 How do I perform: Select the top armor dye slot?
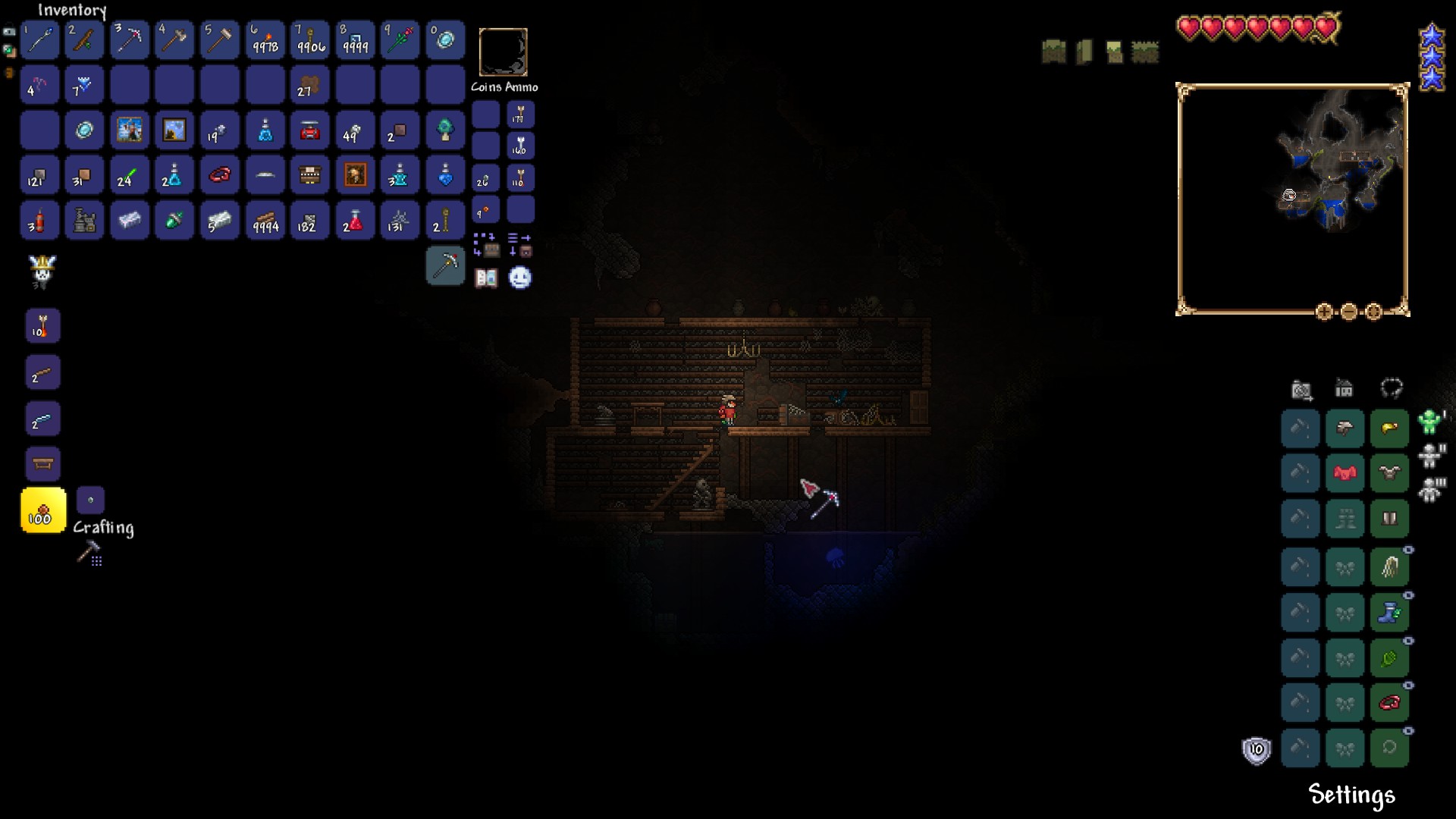click(1301, 428)
